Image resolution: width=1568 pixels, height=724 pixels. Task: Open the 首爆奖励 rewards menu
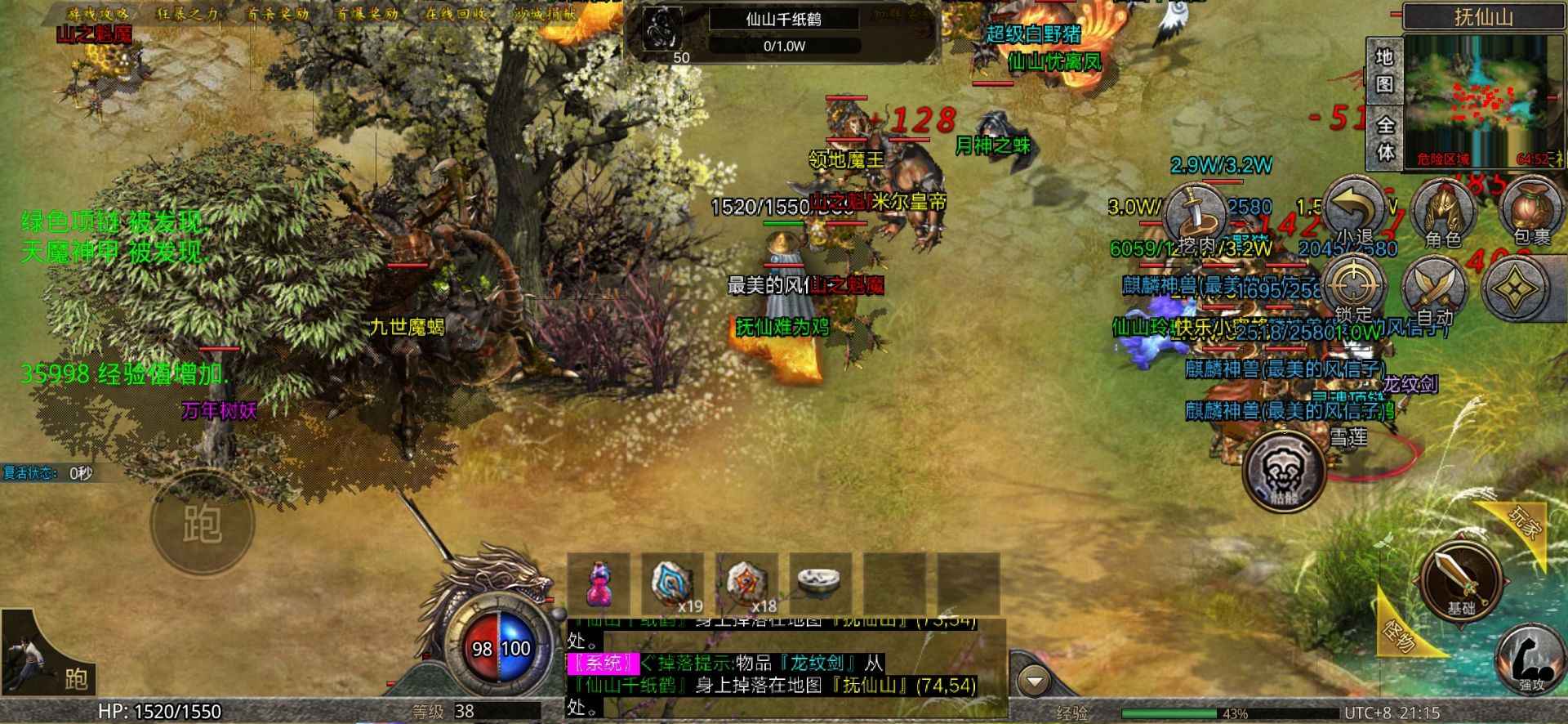(x=367, y=14)
